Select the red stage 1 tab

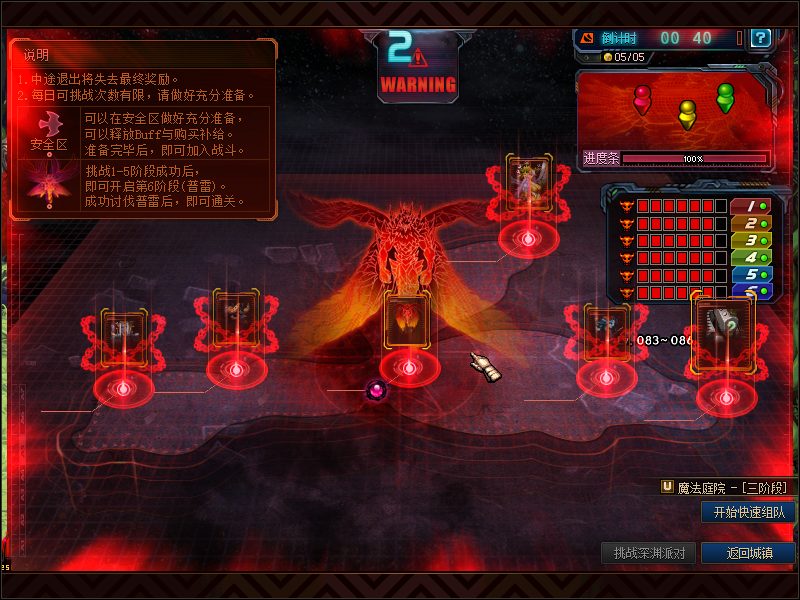pyautogui.click(x=751, y=206)
